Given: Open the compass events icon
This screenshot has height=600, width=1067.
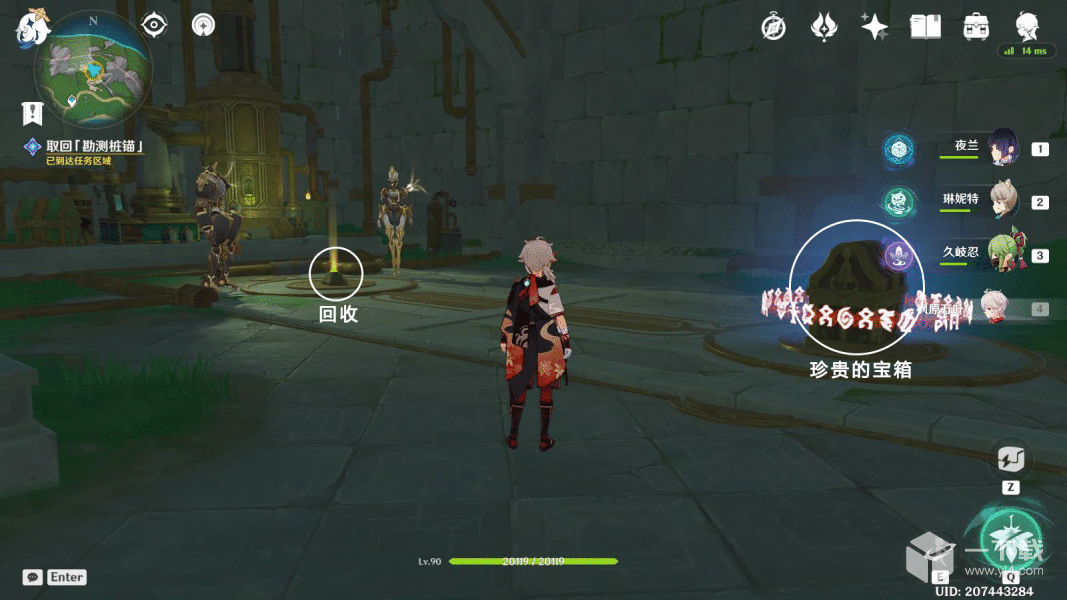Looking at the screenshot, I should pyautogui.click(x=773, y=27).
